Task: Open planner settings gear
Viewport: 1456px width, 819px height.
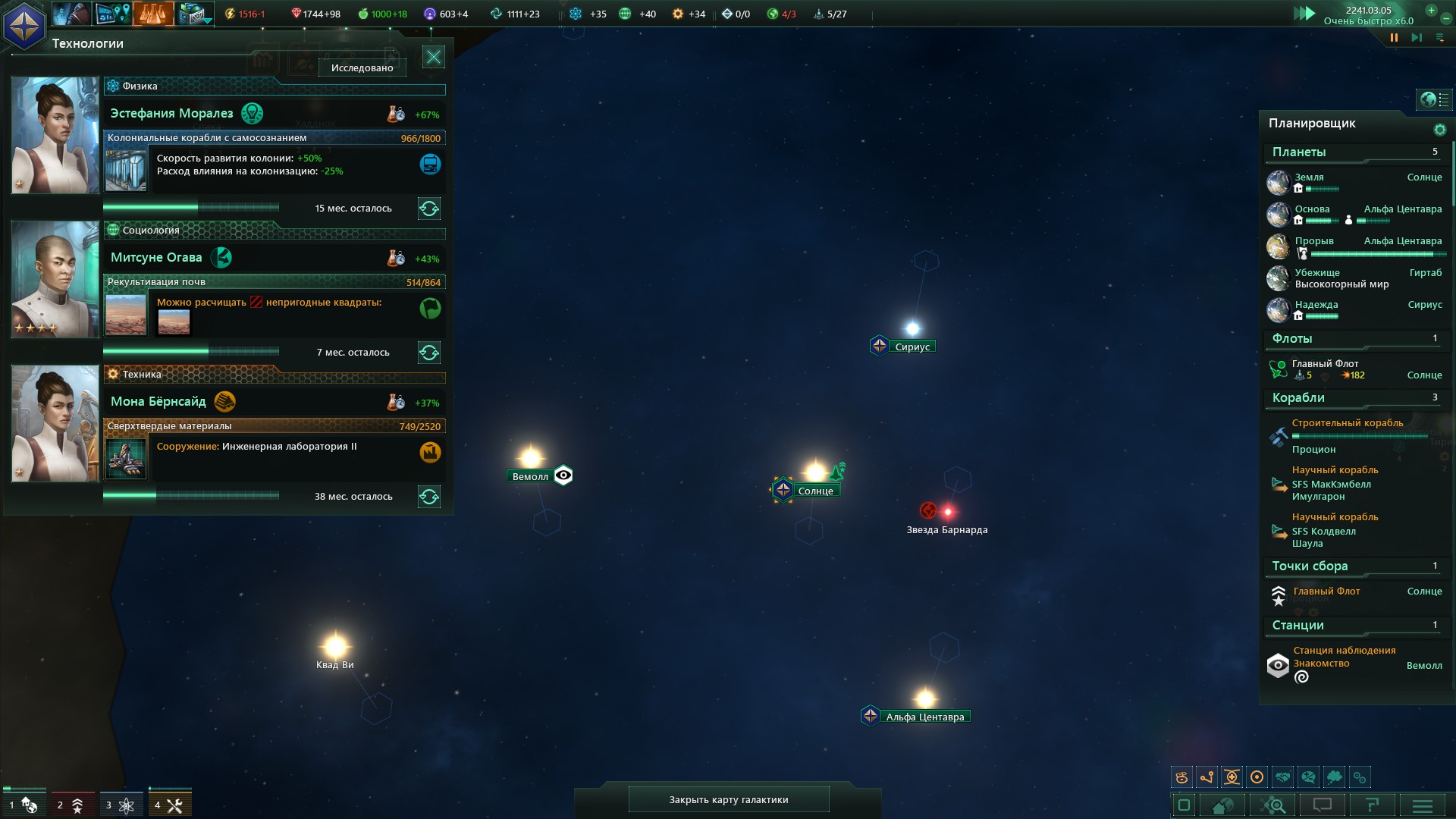Action: (x=1439, y=130)
